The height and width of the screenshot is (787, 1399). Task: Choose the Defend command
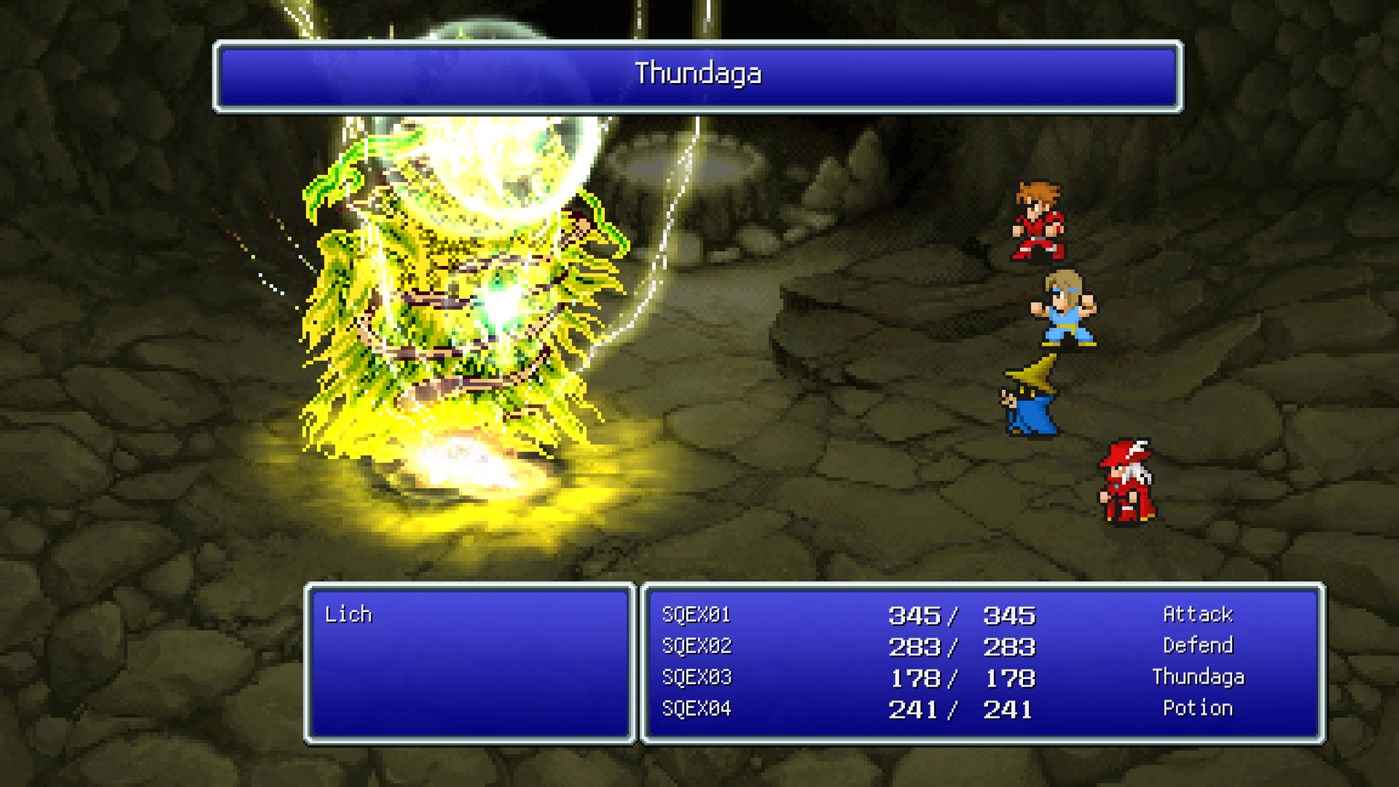point(1197,645)
